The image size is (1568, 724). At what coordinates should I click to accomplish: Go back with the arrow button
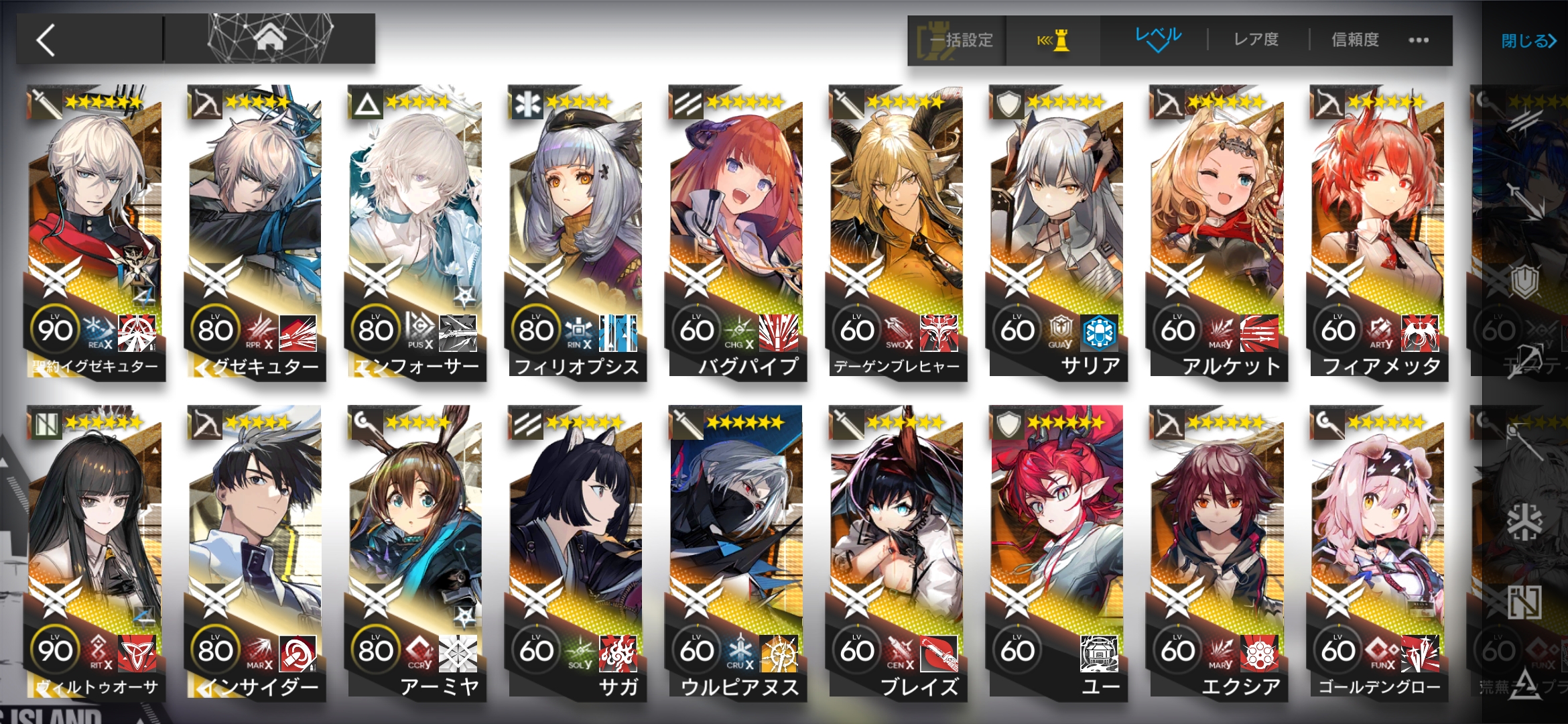coord(47,40)
